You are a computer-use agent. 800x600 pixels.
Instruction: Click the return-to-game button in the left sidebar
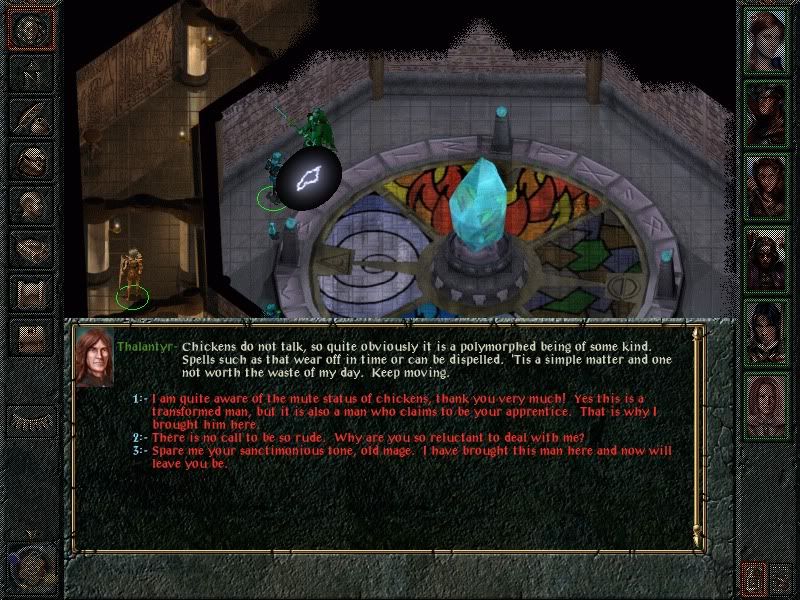coord(31,29)
